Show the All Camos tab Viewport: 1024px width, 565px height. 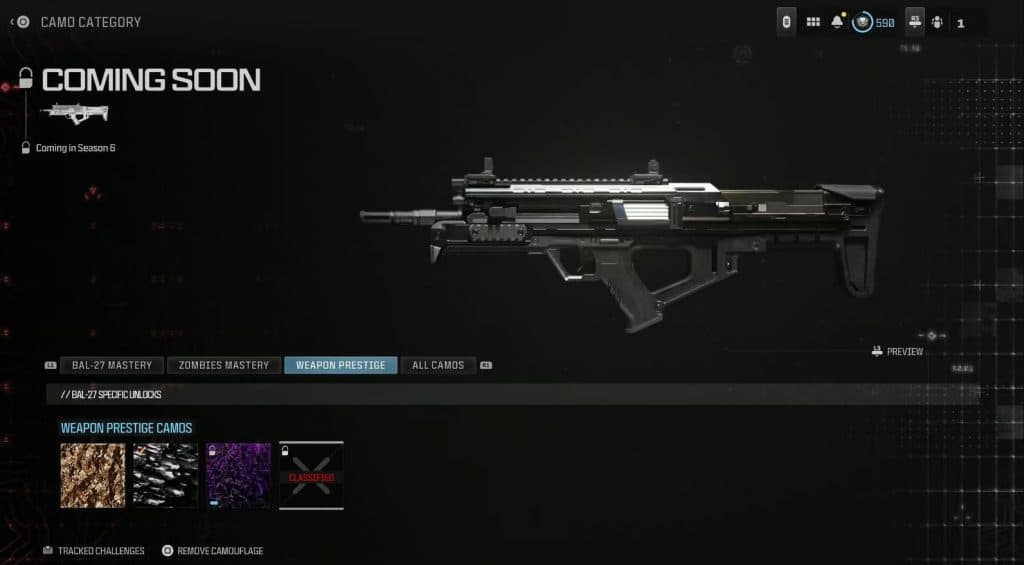coord(438,365)
